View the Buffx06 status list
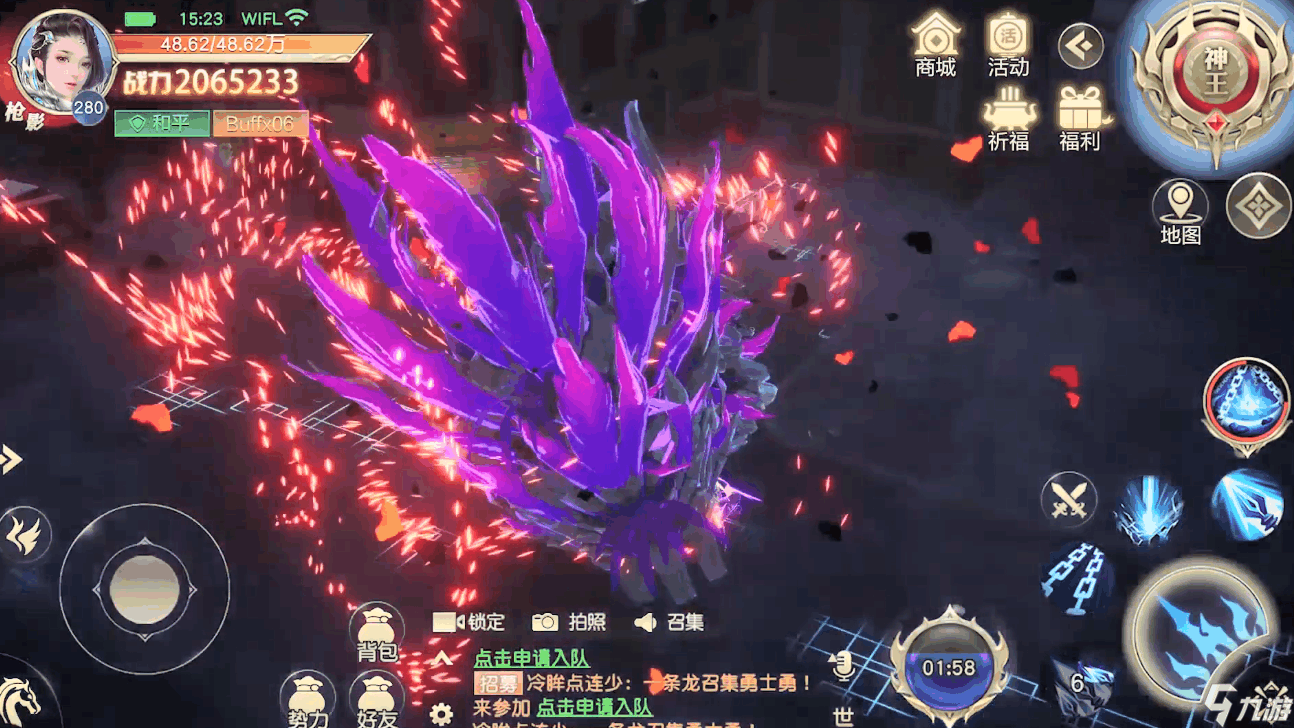The width and height of the screenshot is (1294, 728). (260, 123)
